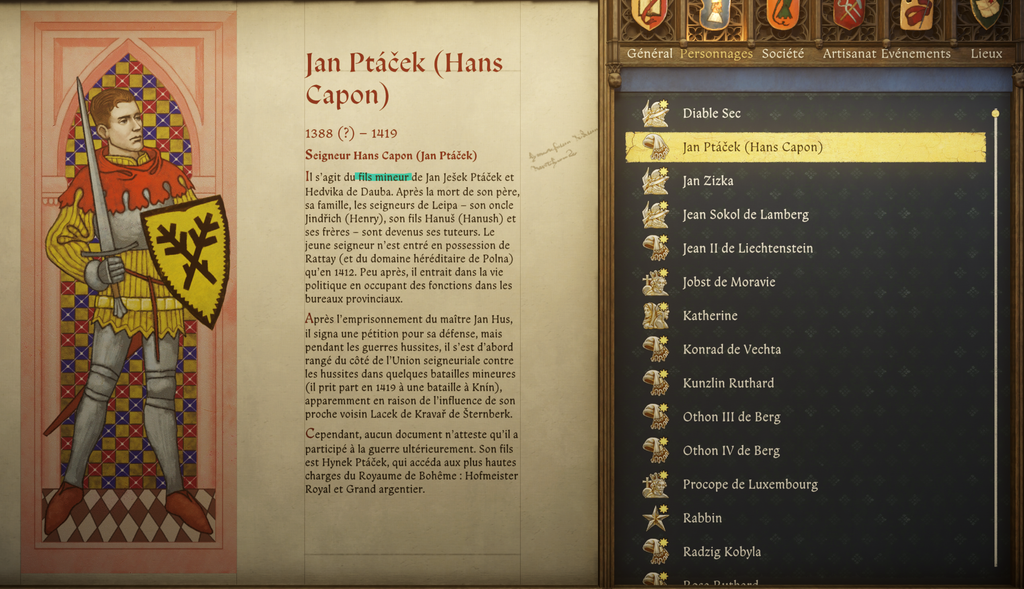Choose the Othon III de Berg entry

pos(731,417)
